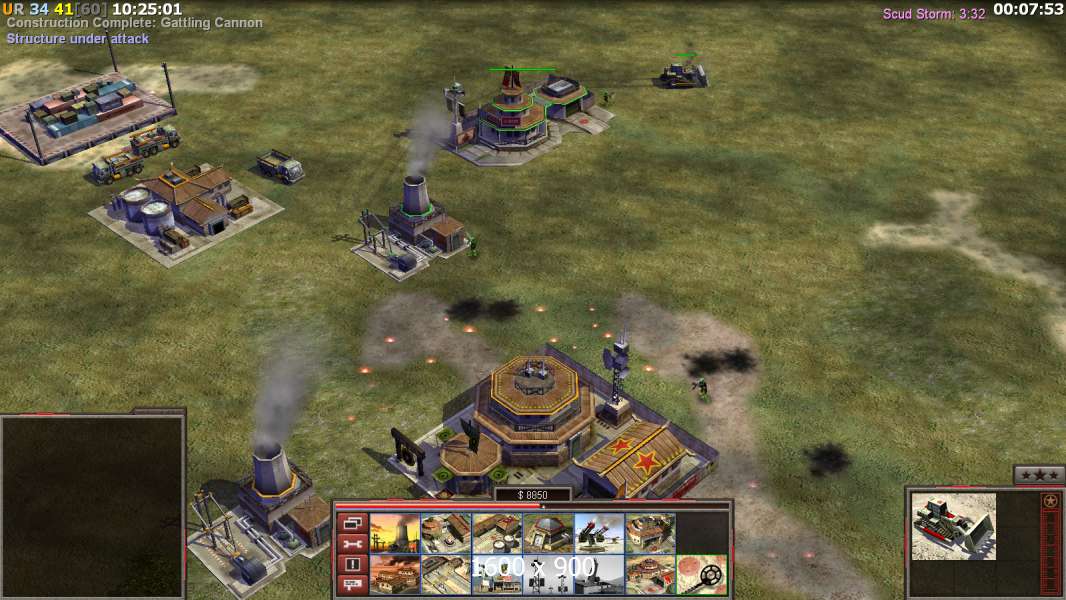Click the wrench icon button
The width and height of the screenshot is (1066, 600).
pos(352,544)
